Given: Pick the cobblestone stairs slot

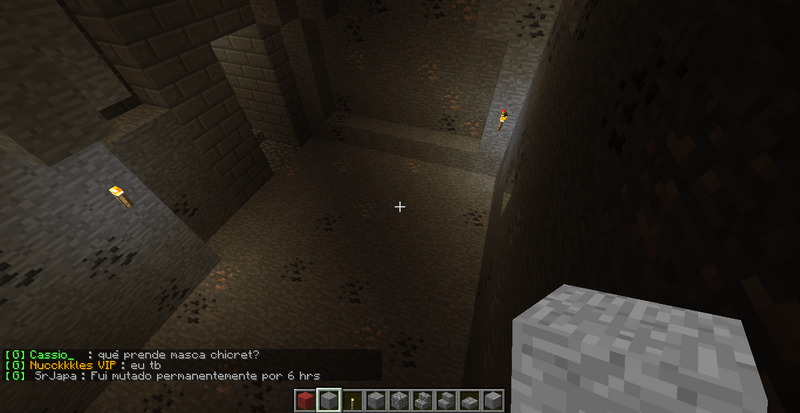Looking at the screenshot, I should [x=421, y=401].
